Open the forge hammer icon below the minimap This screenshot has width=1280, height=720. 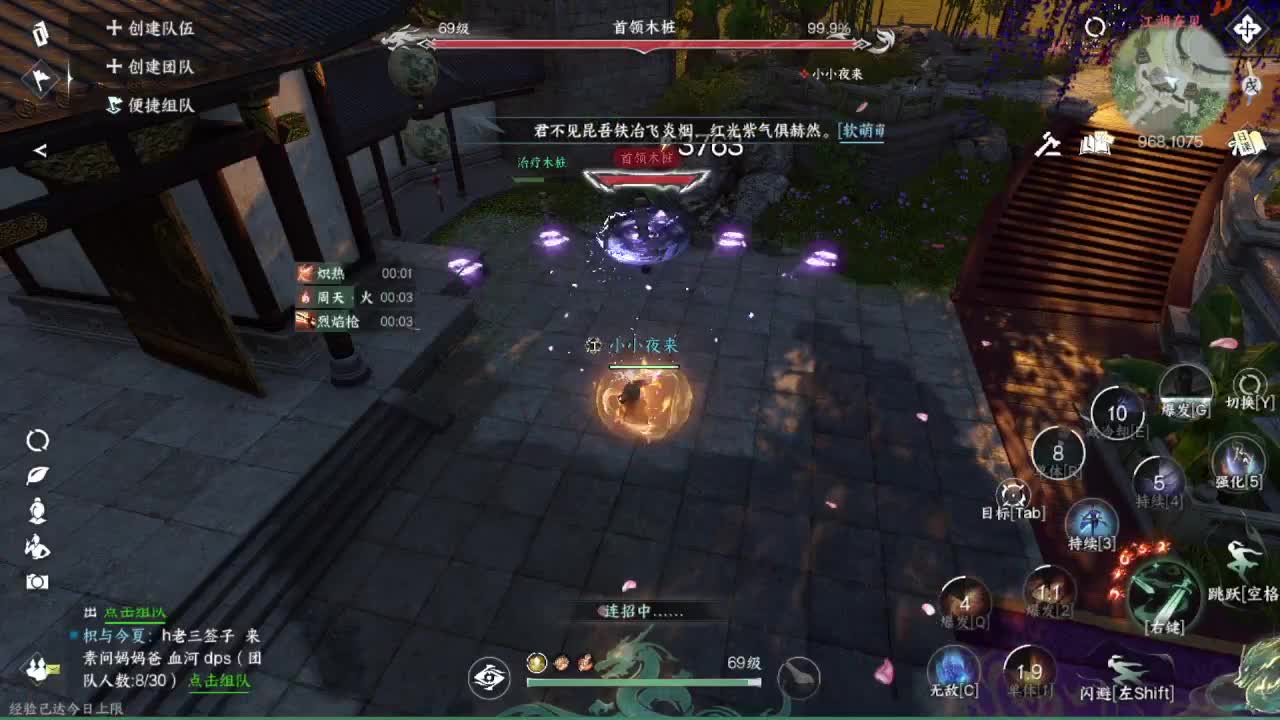click(1049, 145)
